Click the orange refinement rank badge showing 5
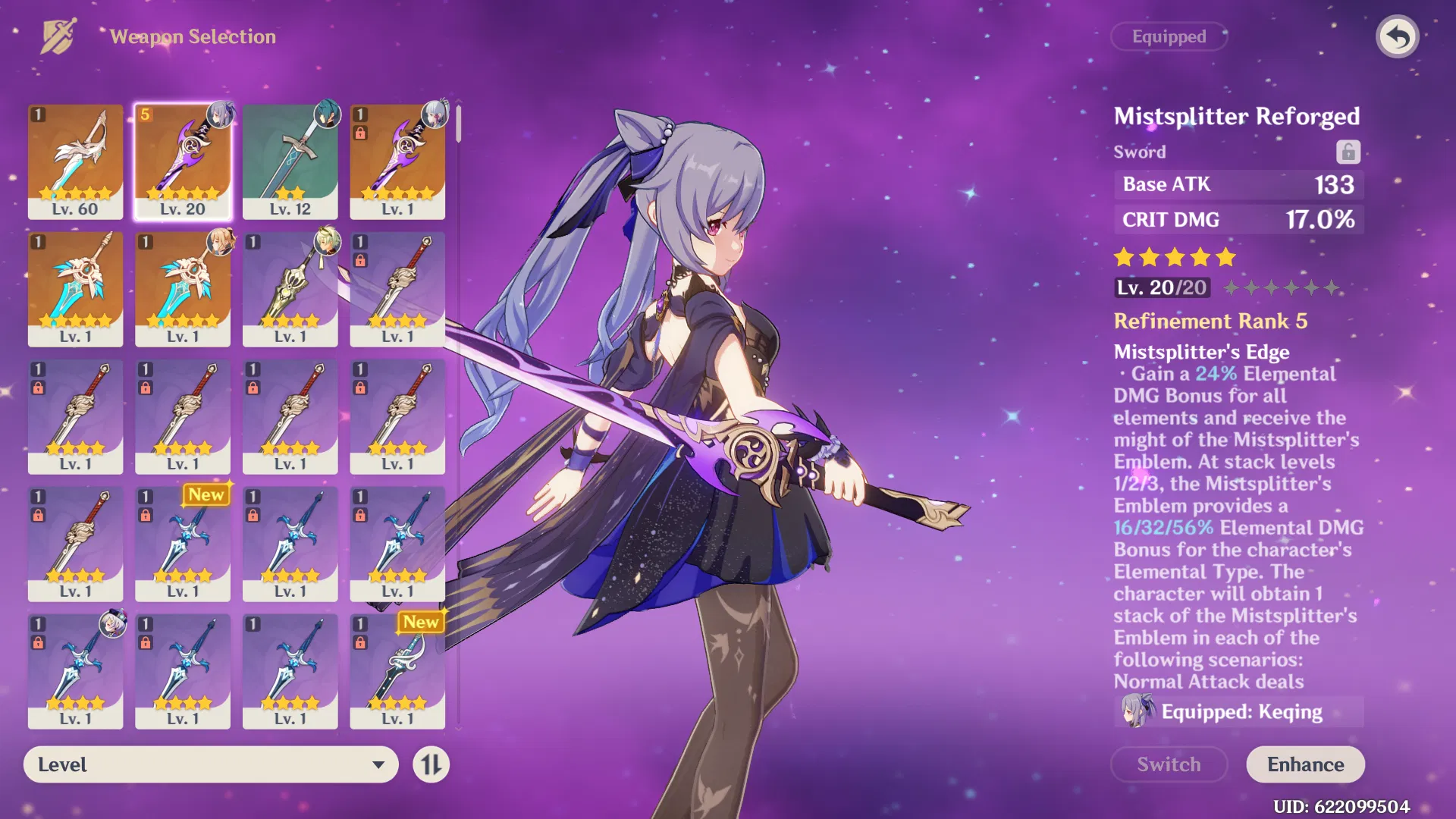The width and height of the screenshot is (1456, 819). (x=144, y=115)
